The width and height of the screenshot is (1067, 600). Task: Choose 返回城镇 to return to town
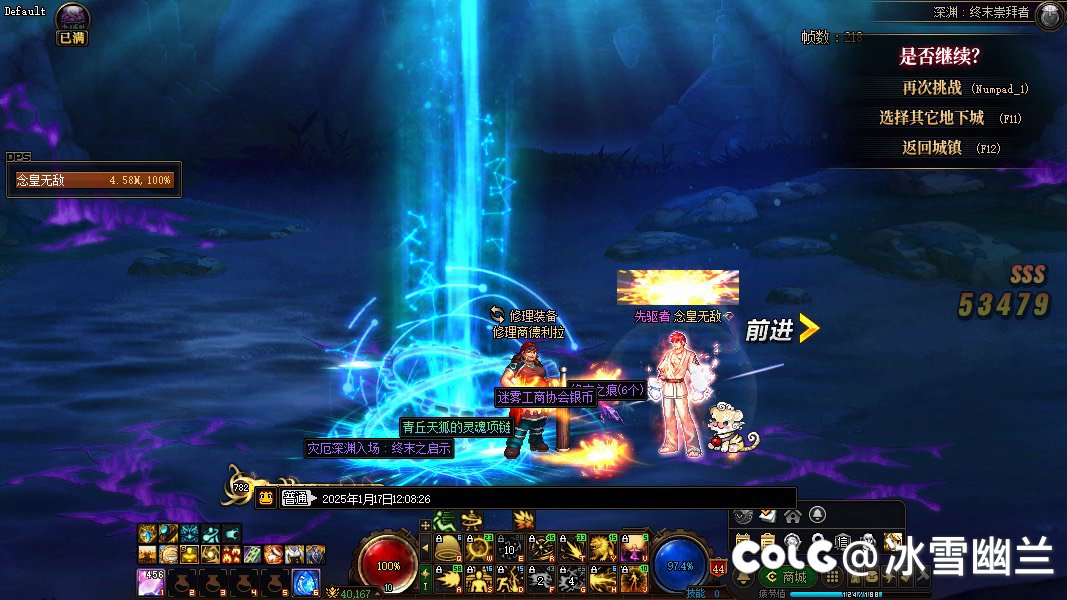click(931, 148)
